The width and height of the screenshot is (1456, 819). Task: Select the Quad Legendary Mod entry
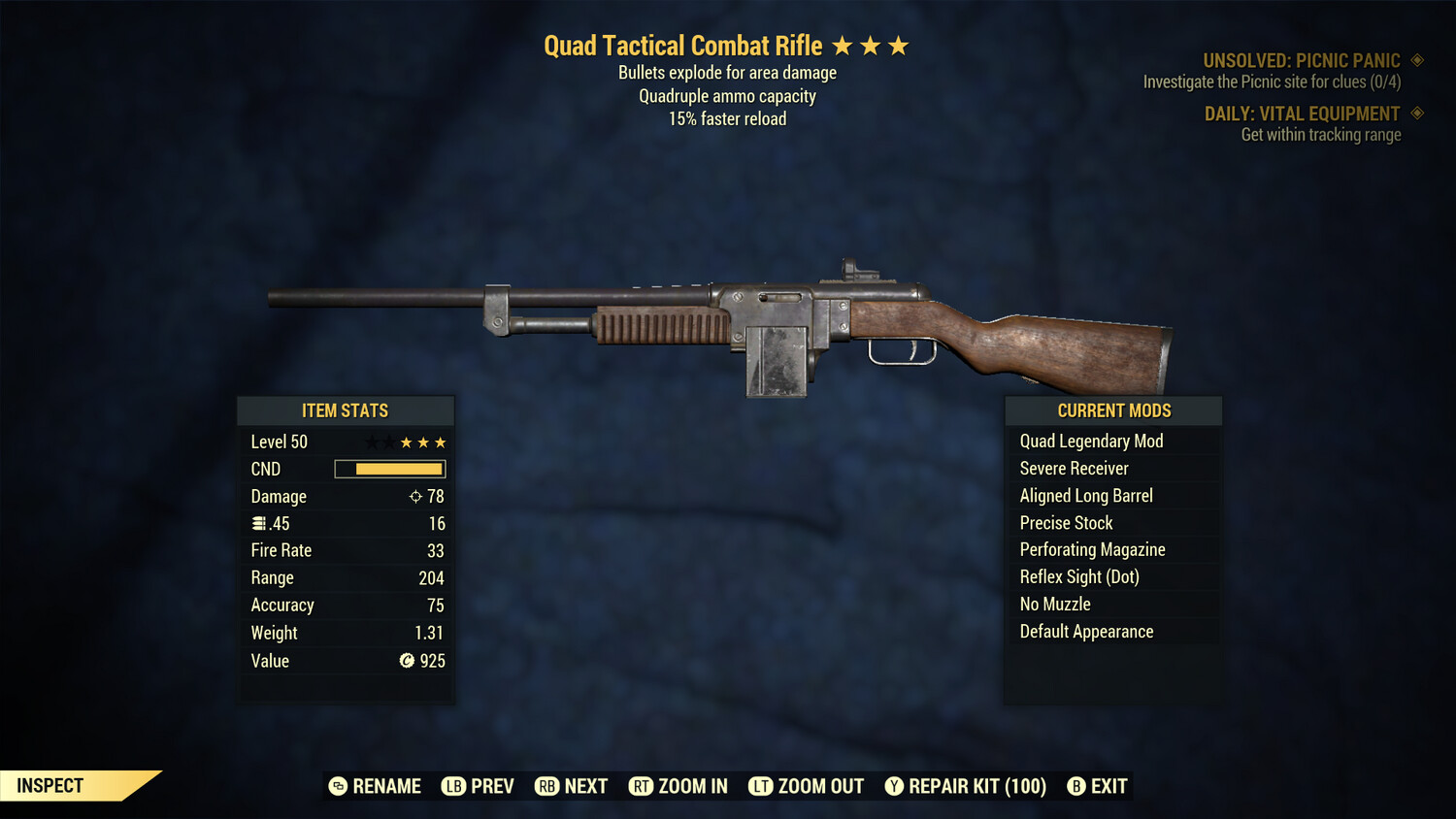(1090, 441)
